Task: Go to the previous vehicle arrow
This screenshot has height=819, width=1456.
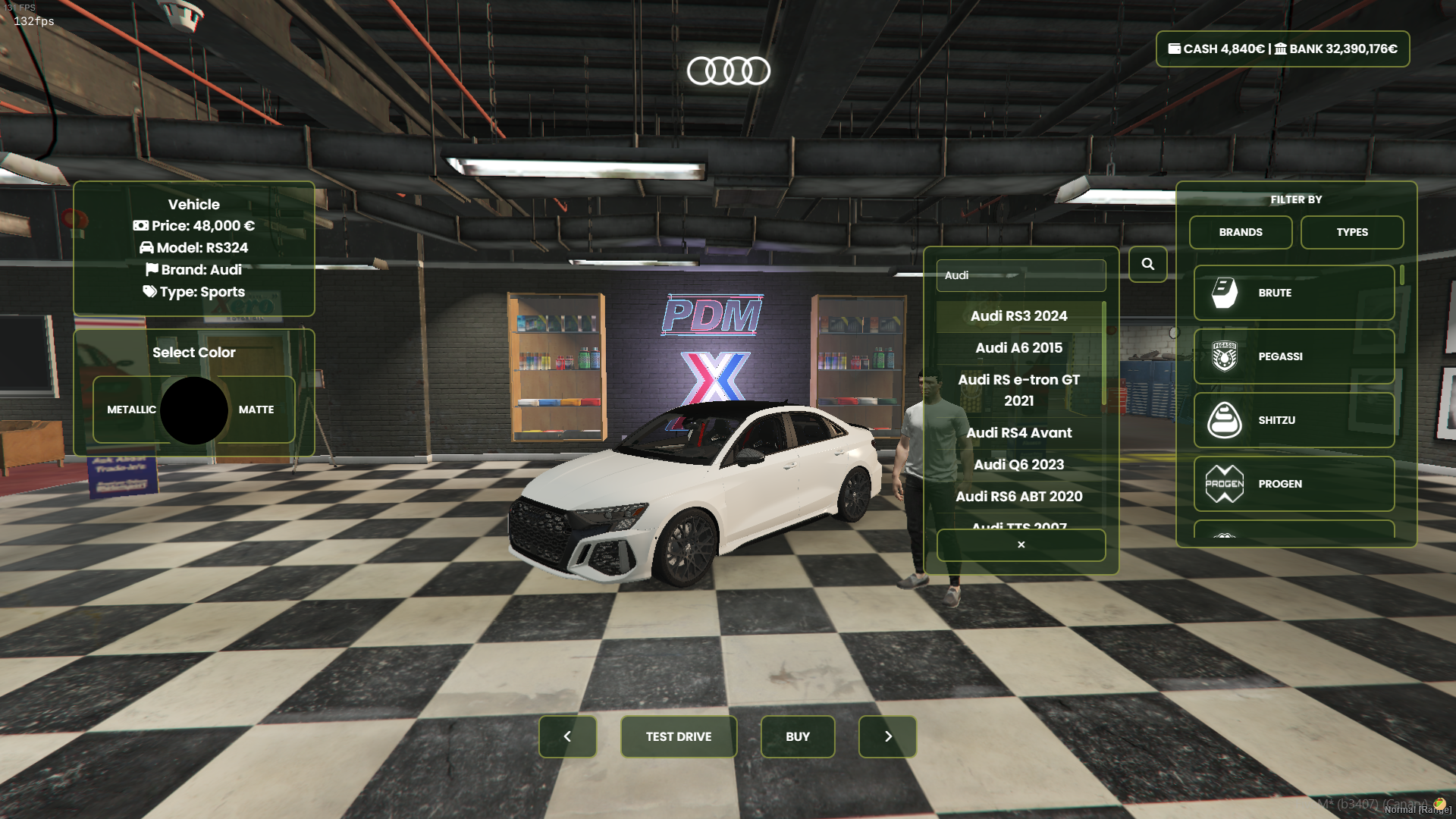Action: (x=567, y=736)
